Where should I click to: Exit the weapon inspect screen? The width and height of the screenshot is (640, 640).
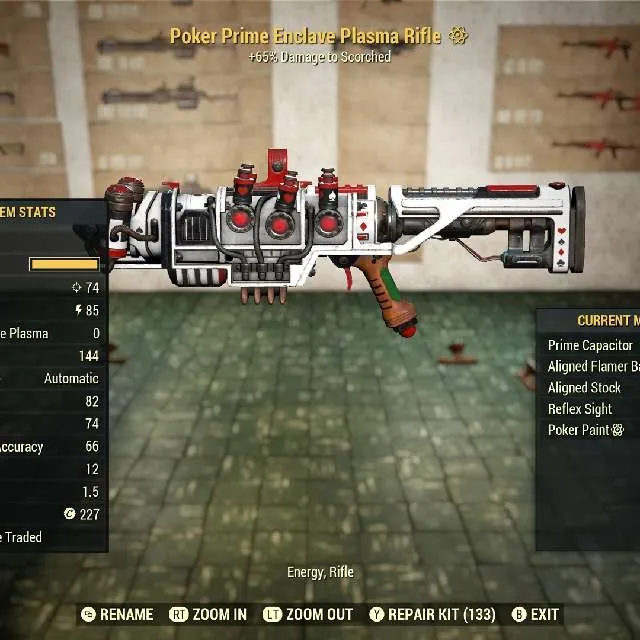click(535, 615)
